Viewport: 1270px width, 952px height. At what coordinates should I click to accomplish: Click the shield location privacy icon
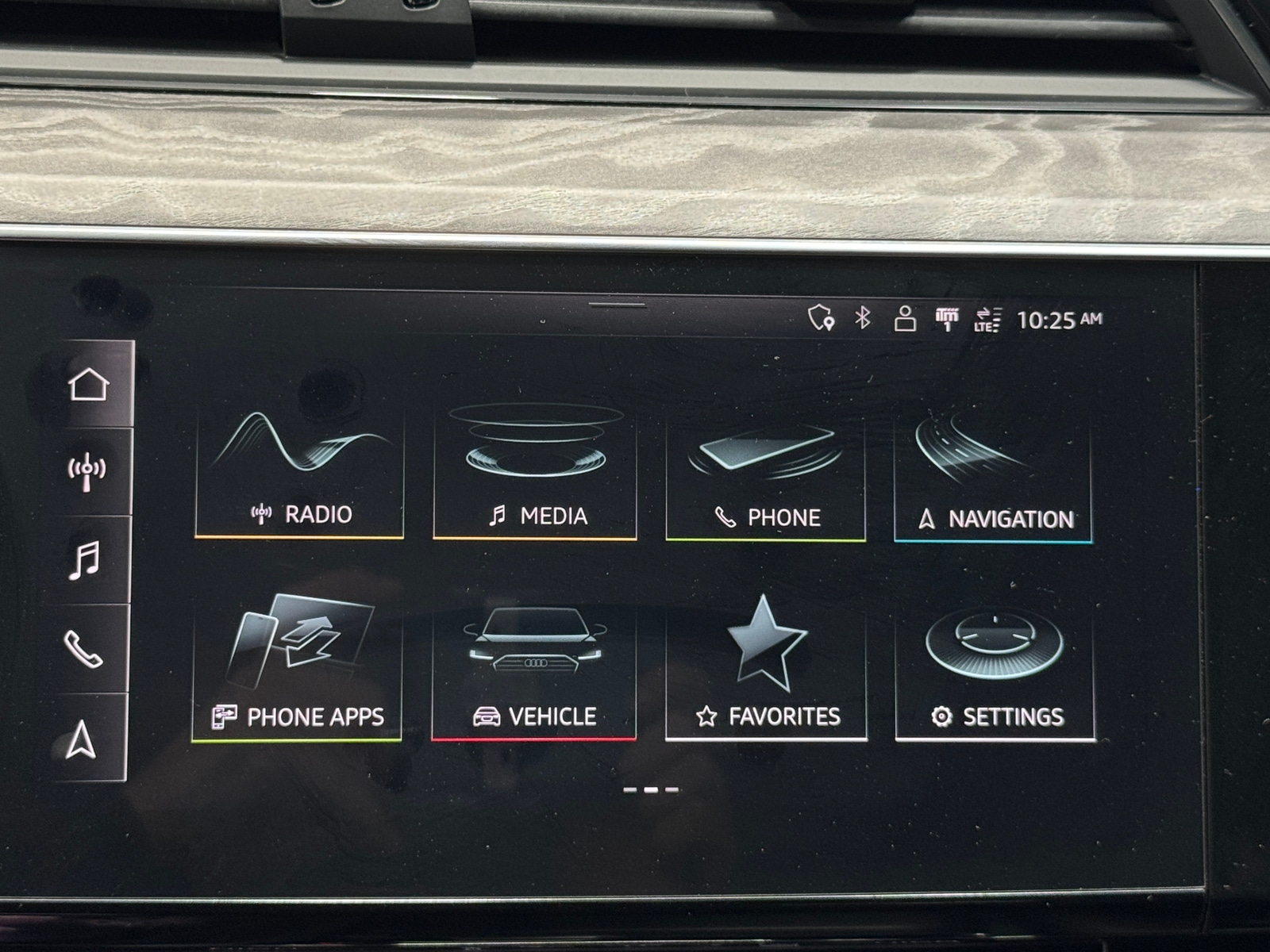point(821,318)
